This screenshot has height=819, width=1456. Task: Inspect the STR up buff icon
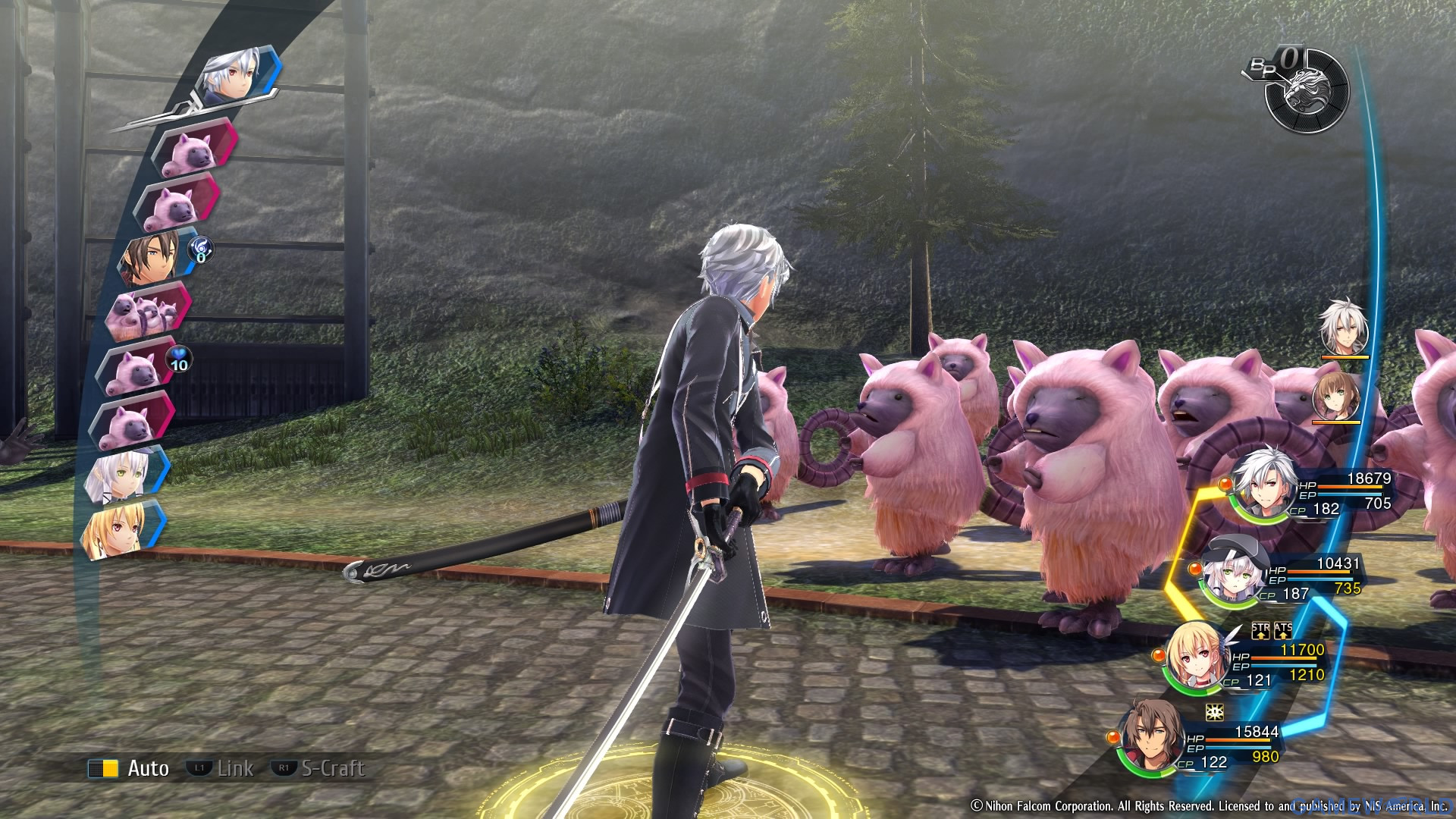pyautogui.click(x=1260, y=631)
